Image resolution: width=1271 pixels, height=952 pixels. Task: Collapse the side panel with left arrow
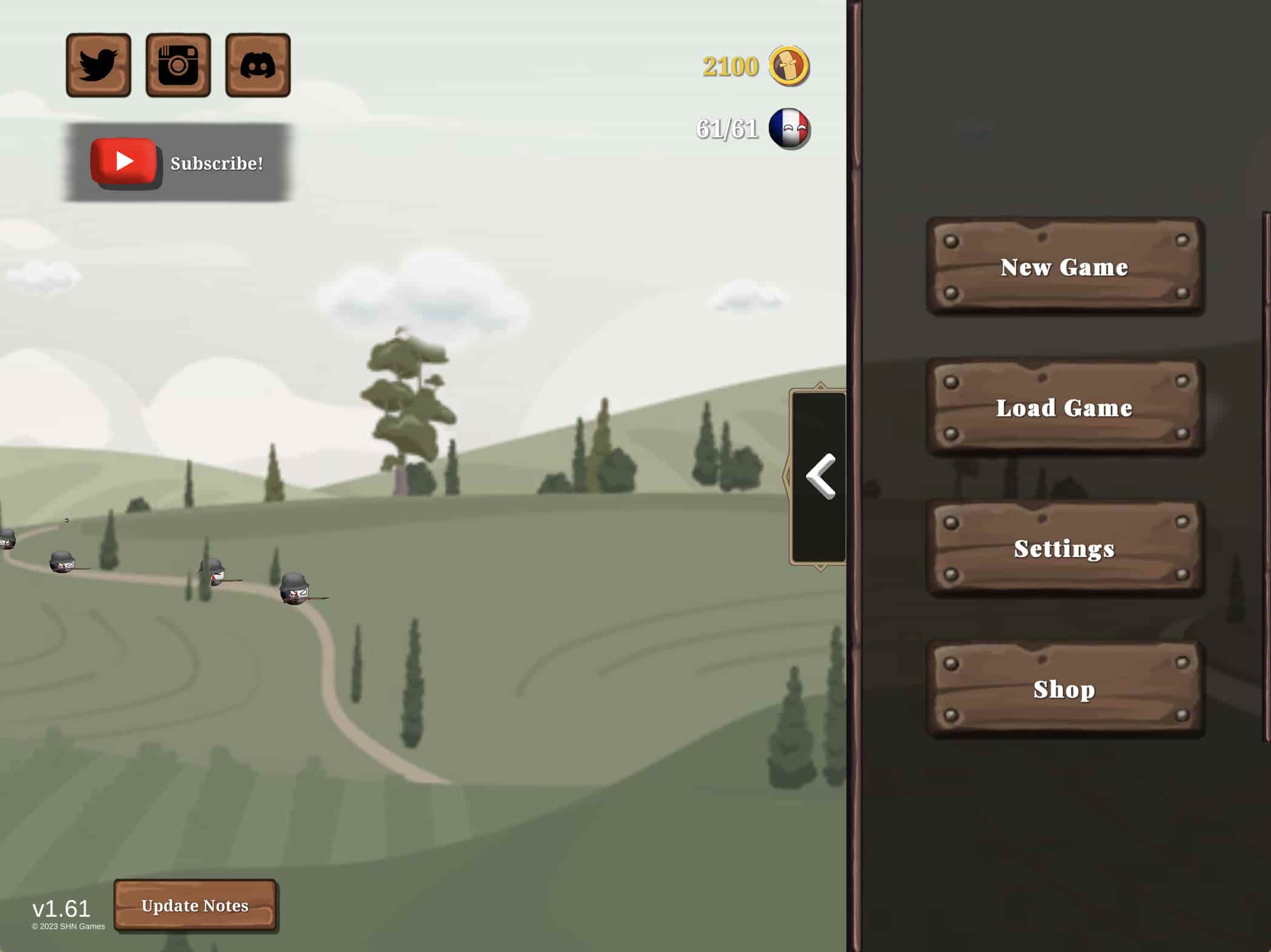pos(820,477)
